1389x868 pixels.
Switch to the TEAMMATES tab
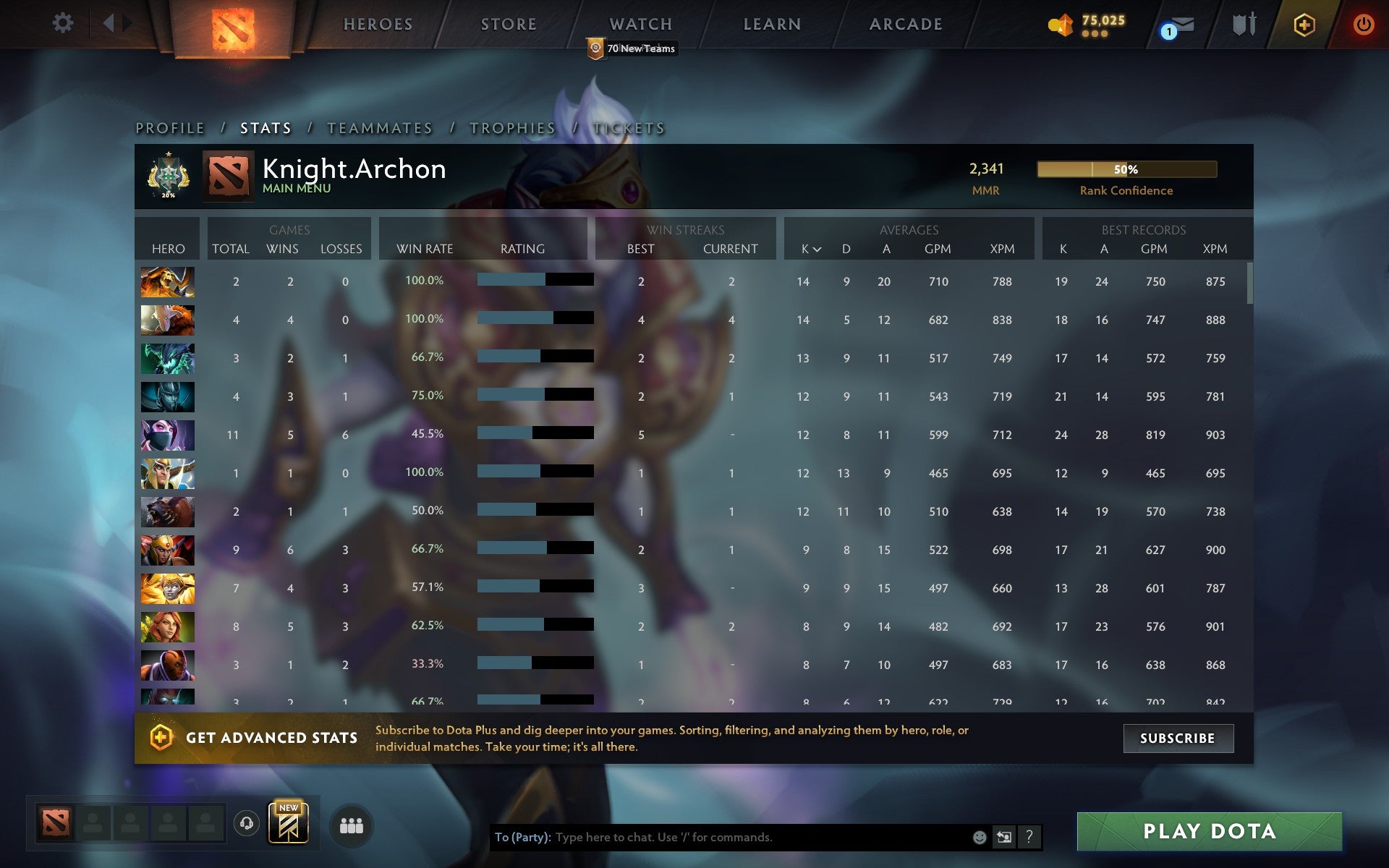coord(380,127)
